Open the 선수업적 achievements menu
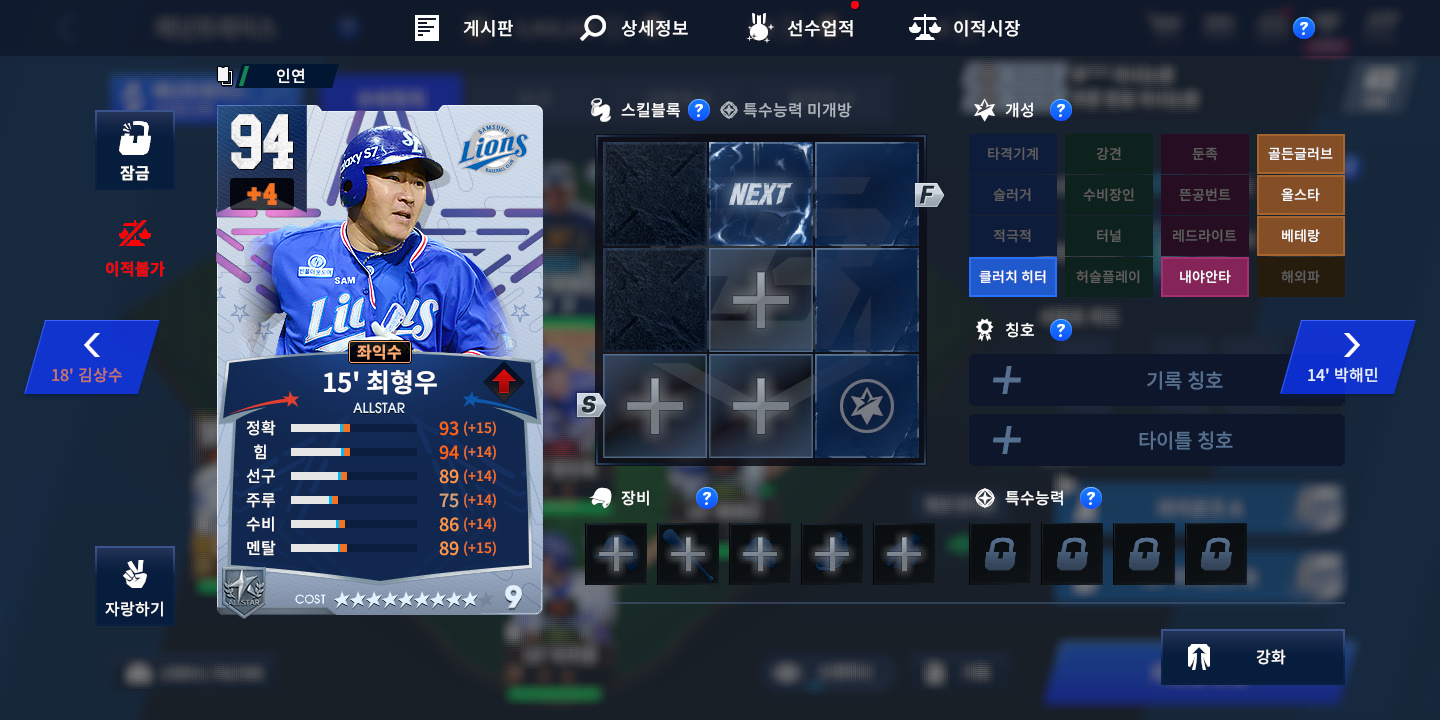The height and width of the screenshot is (720, 1440). [801, 28]
